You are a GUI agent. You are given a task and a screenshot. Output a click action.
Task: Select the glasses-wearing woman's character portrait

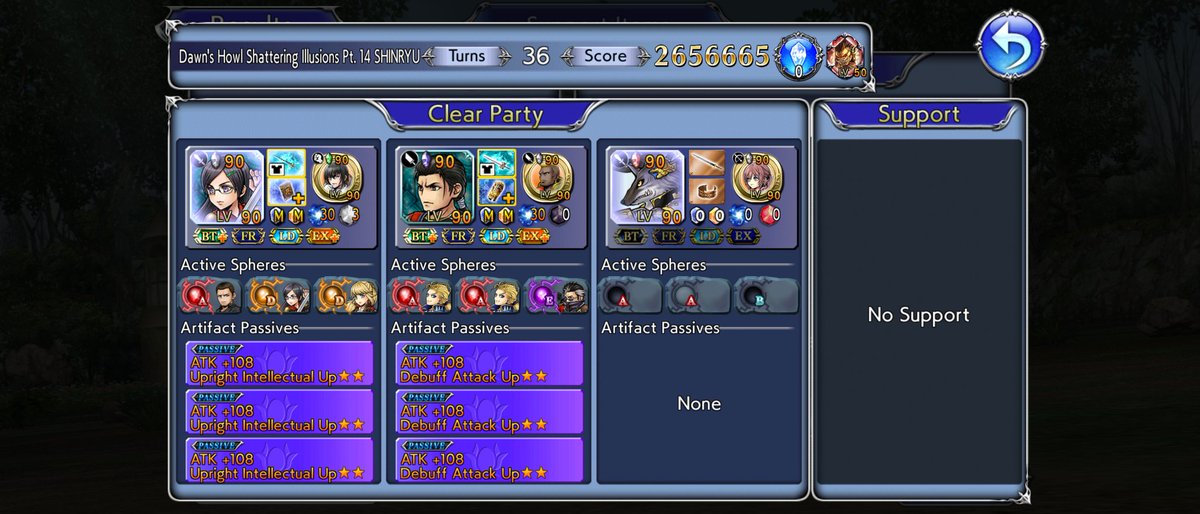pos(226,187)
